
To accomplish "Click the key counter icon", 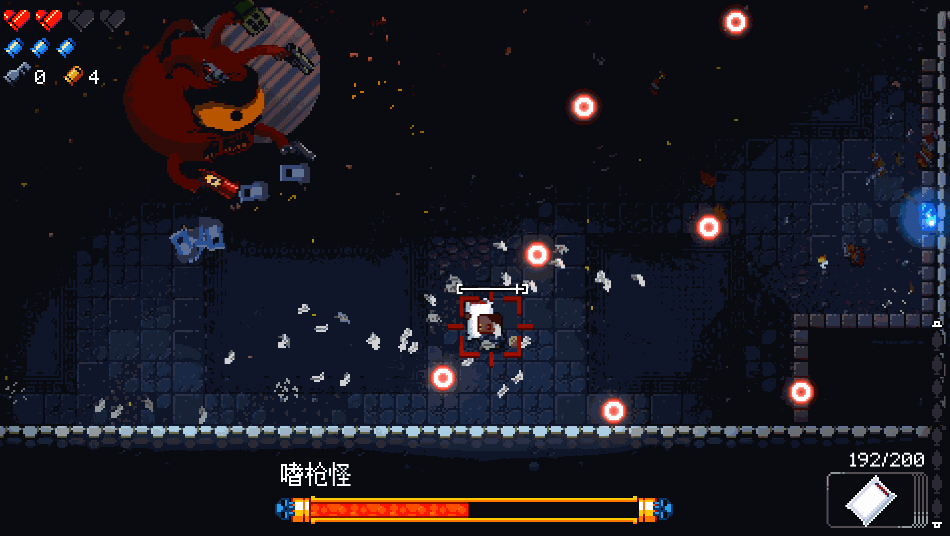I will coord(17,75).
